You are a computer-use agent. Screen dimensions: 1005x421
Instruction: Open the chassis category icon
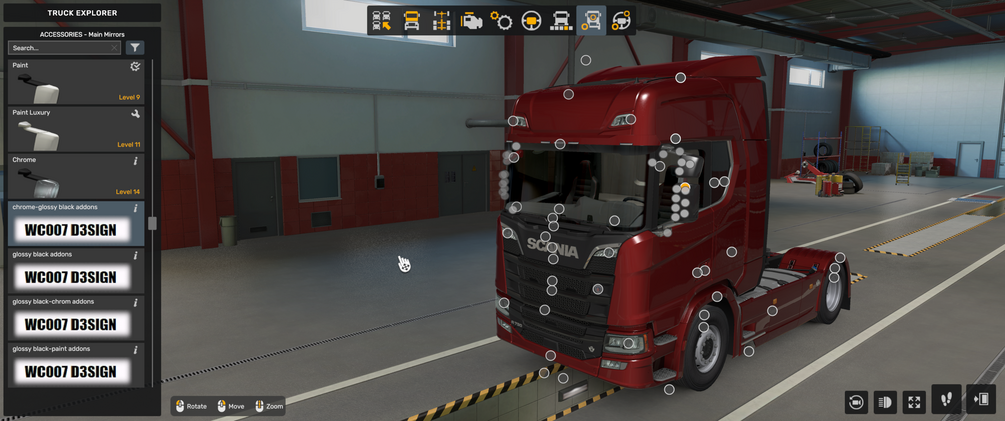pyautogui.click(x=441, y=21)
